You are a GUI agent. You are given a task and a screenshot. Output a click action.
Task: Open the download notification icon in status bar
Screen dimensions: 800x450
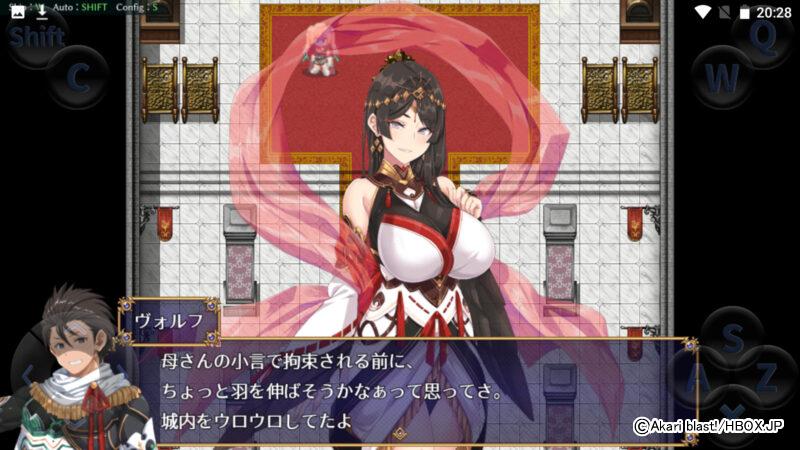pyautogui.click(x=43, y=11)
